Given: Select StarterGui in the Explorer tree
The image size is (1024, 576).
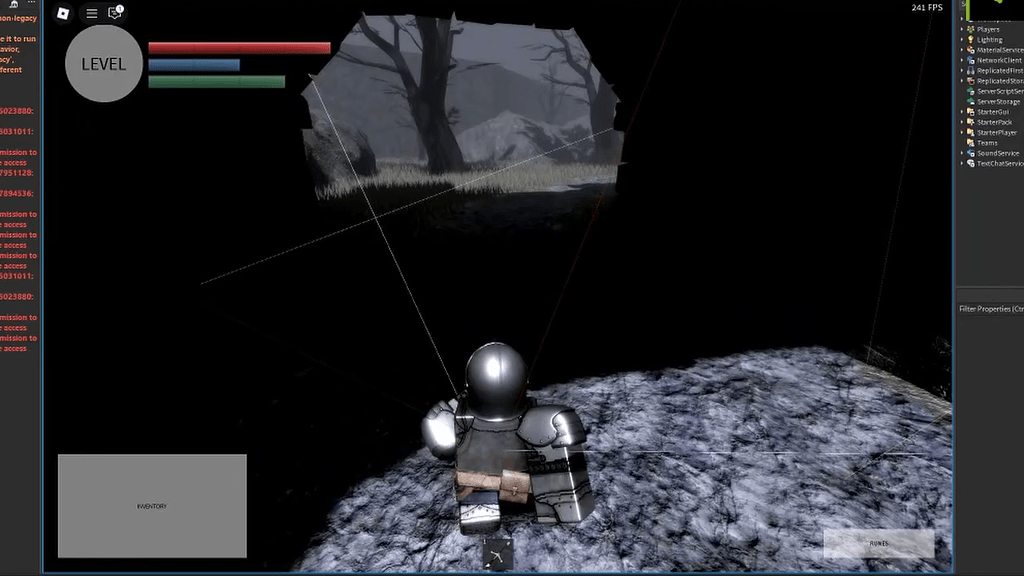Looking at the screenshot, I should click(994, 112).
